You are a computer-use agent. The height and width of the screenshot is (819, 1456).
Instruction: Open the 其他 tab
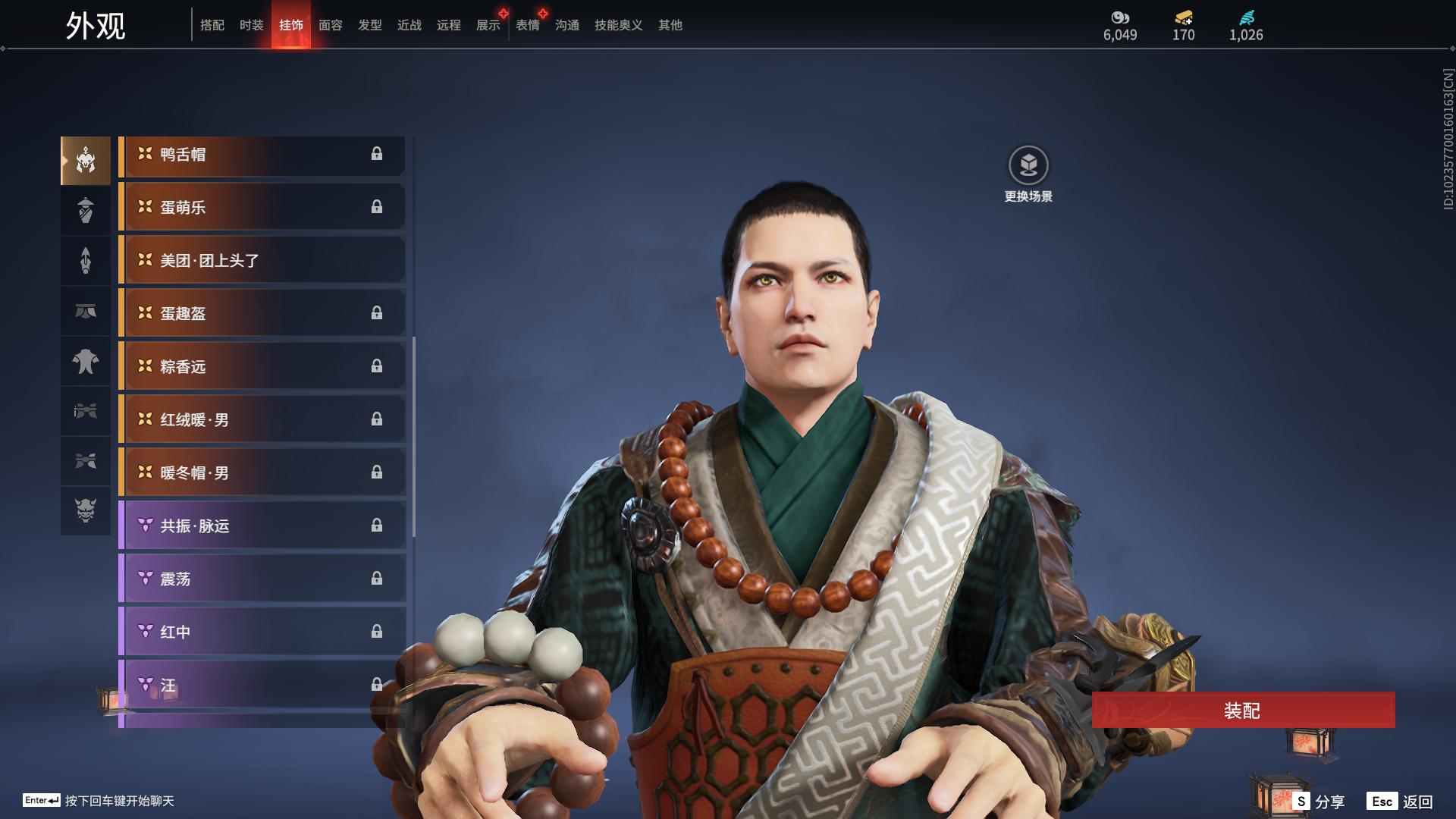pyautogui.click(x=670, y=25)
